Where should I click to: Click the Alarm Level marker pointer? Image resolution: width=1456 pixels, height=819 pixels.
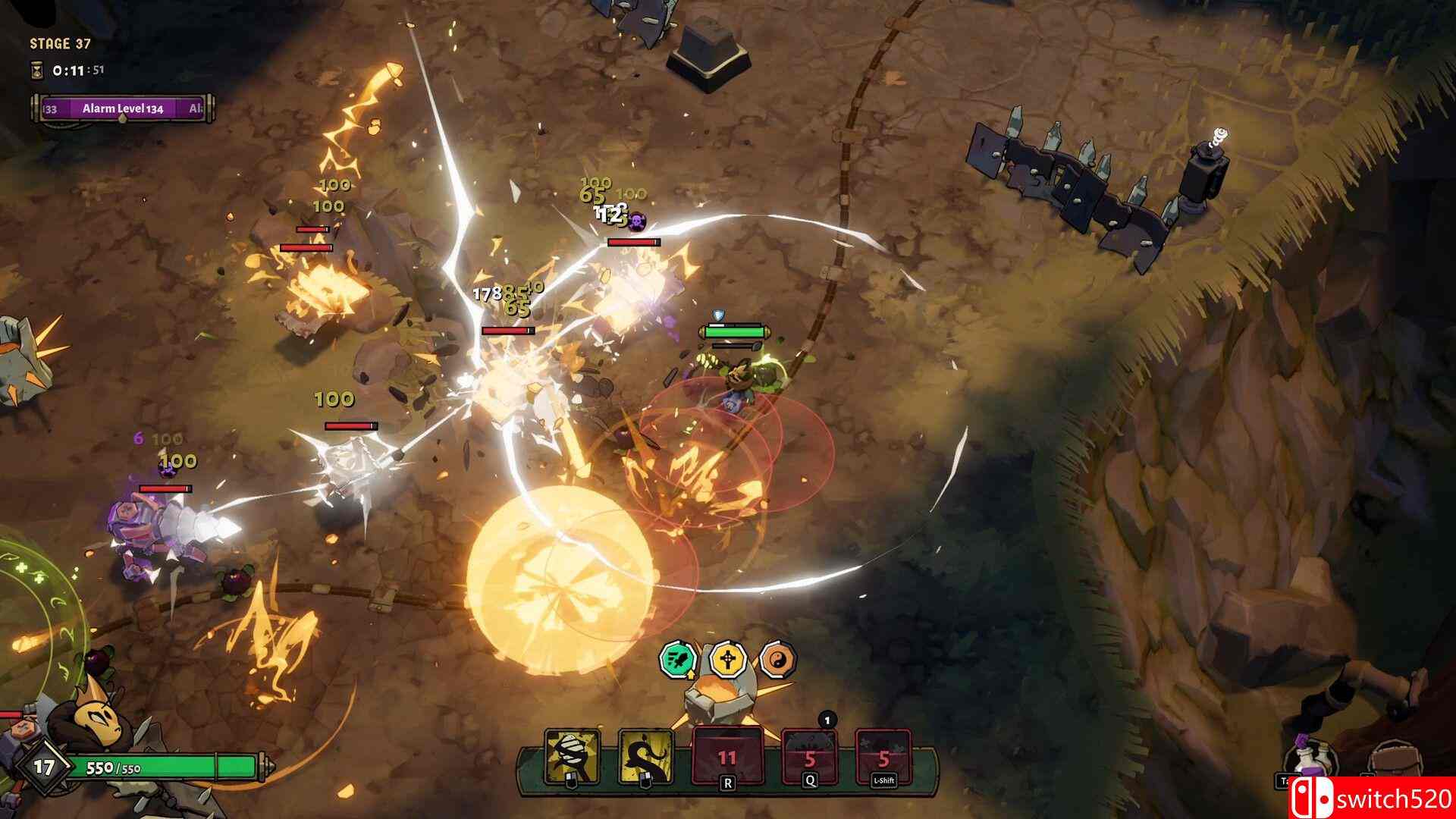pyautogui.click(x=123, y=120)
